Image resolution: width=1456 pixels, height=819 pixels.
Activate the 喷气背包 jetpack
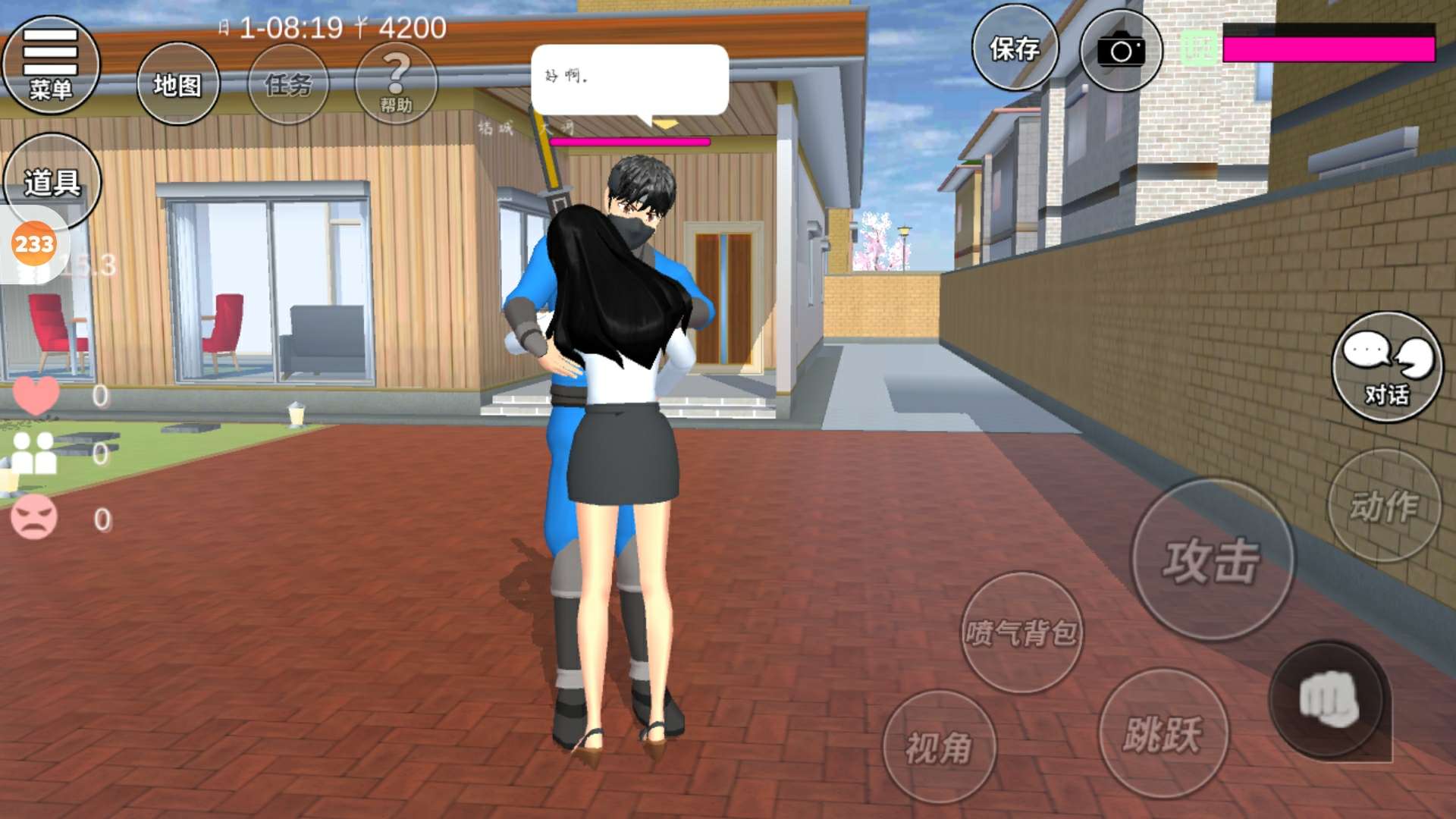coord(1021,632)
